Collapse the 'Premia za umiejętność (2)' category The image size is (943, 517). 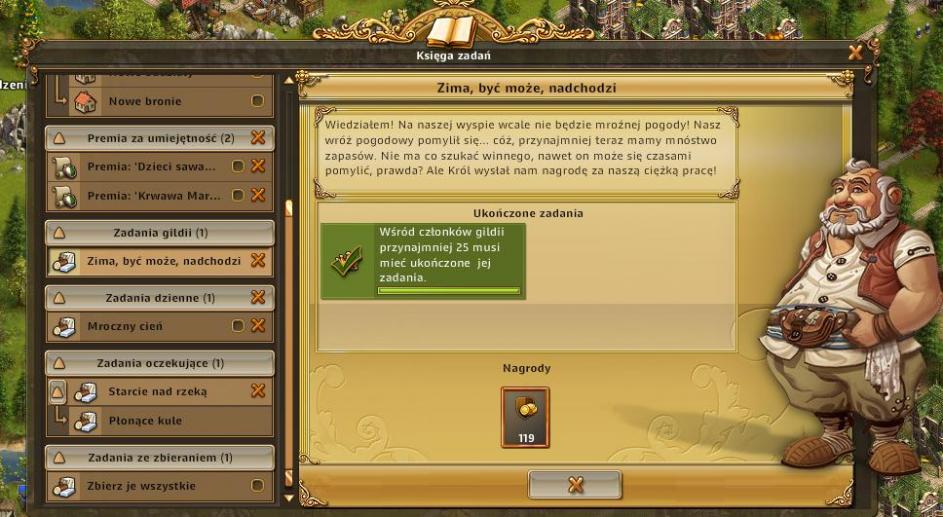click(x=58, y=138)
